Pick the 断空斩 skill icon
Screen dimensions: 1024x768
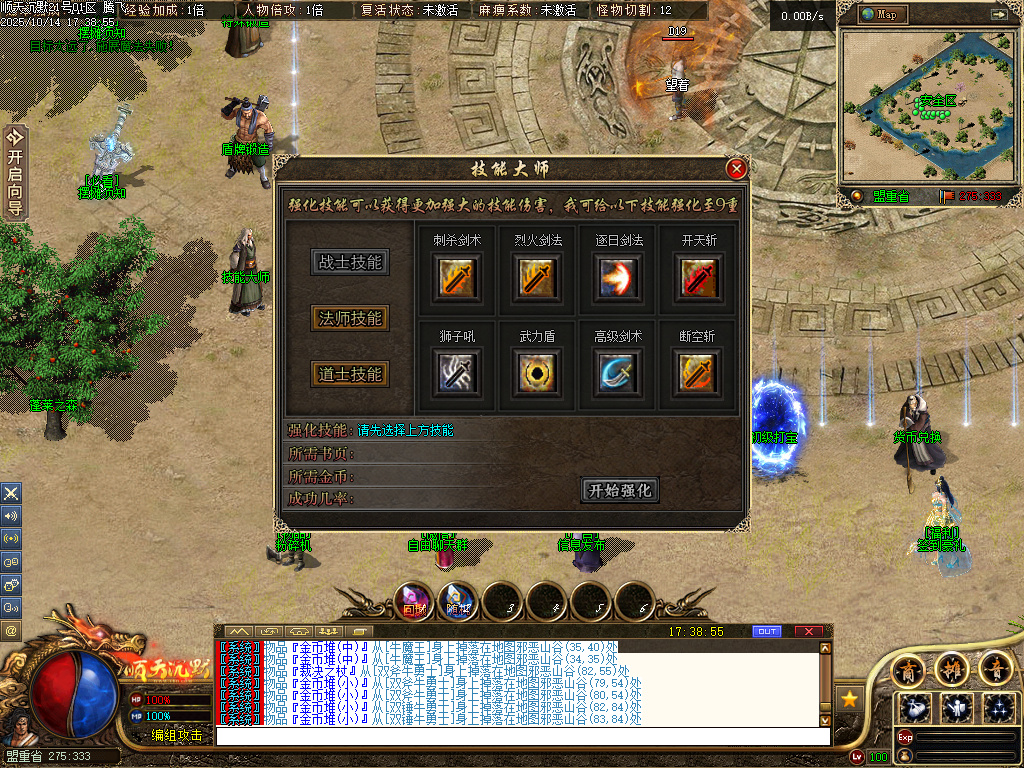point(698,373)
